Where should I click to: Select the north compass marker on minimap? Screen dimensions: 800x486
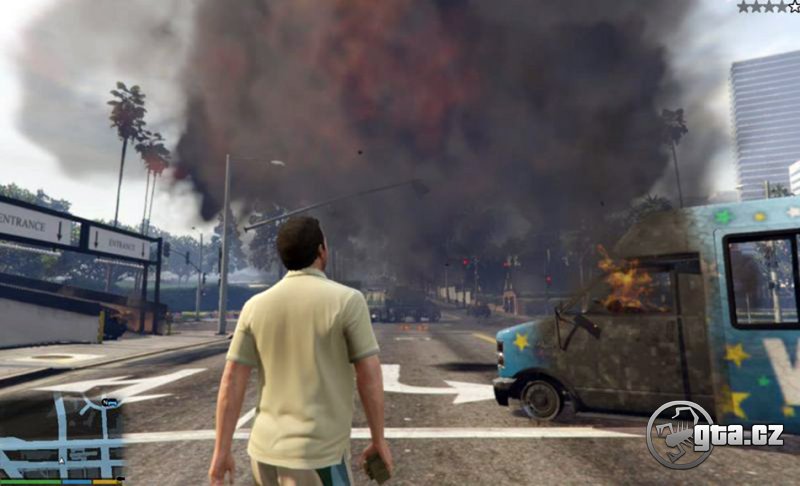111,402
